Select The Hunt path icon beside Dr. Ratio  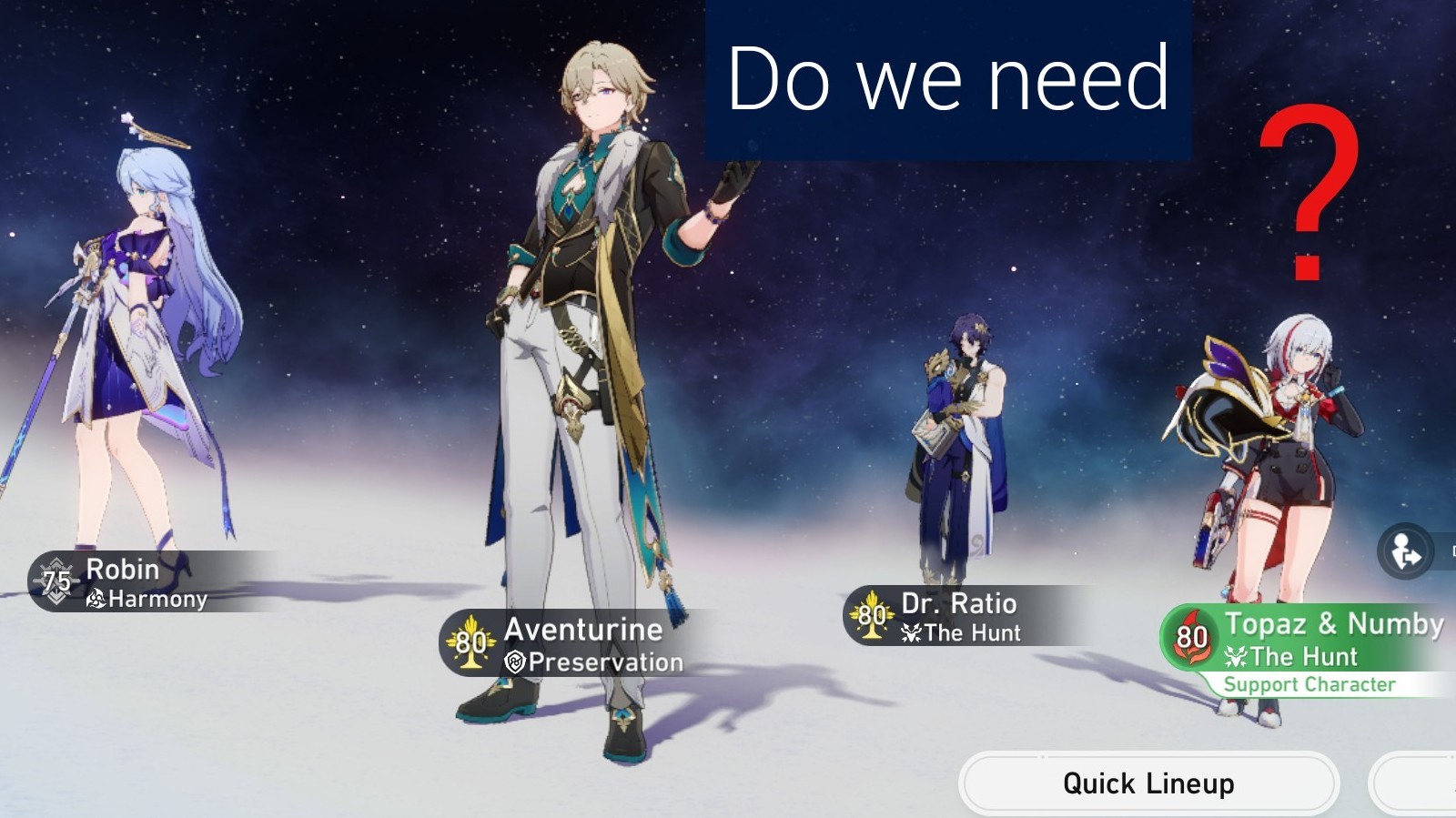(910, 633)
